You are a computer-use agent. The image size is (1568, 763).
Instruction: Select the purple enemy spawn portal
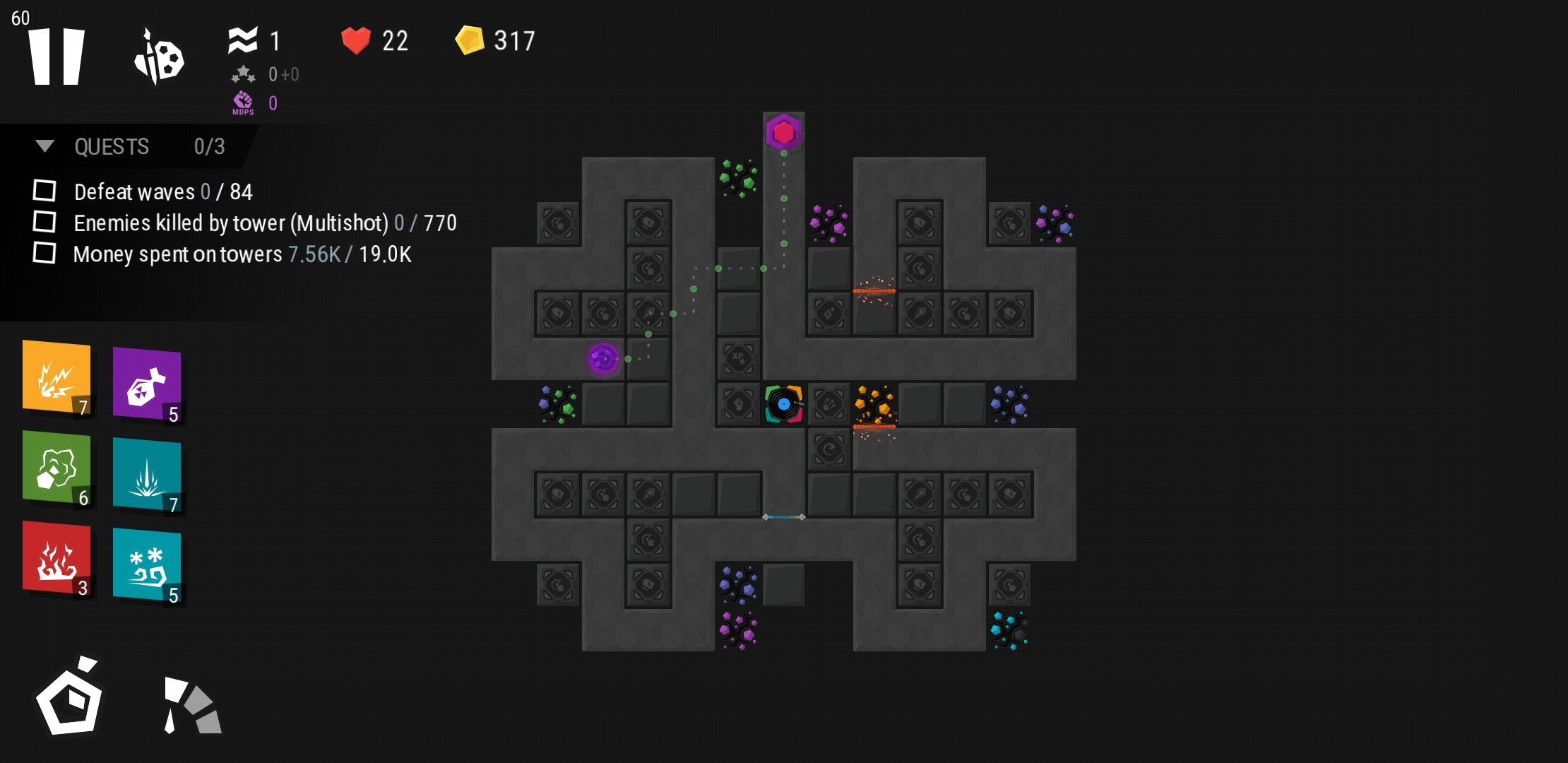click(x=603, y=359)
